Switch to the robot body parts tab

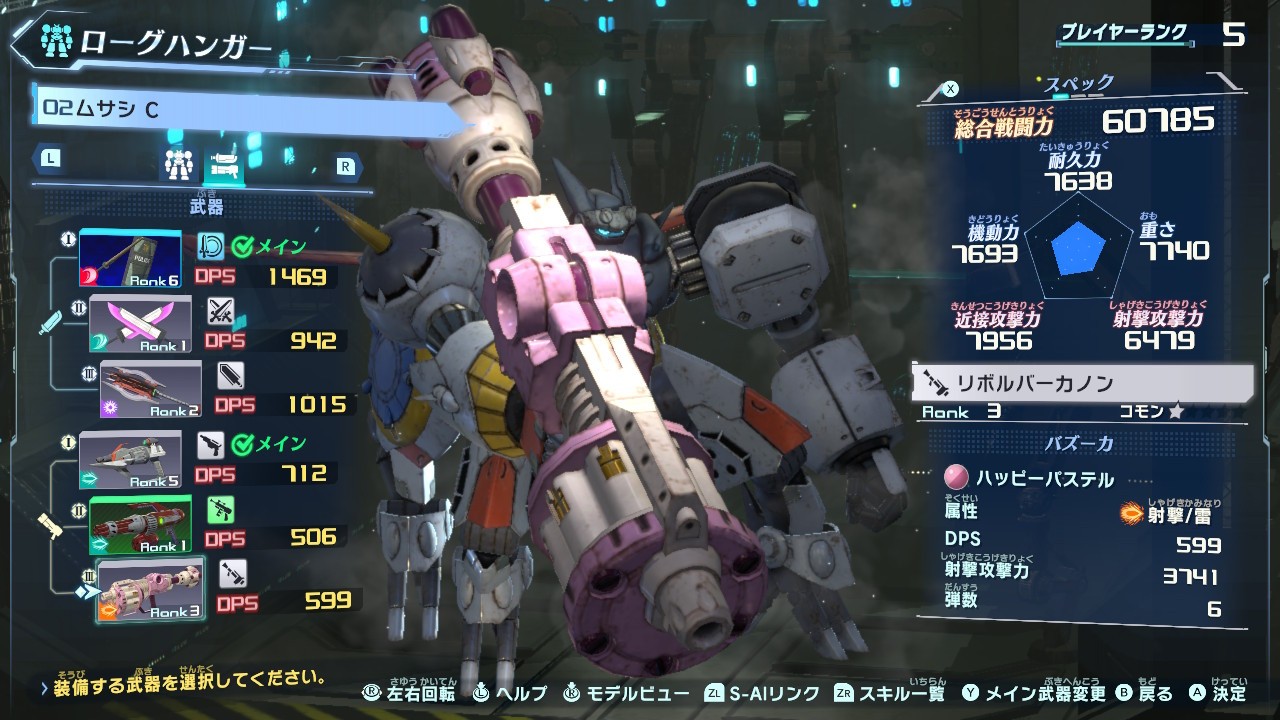[178, 164]
